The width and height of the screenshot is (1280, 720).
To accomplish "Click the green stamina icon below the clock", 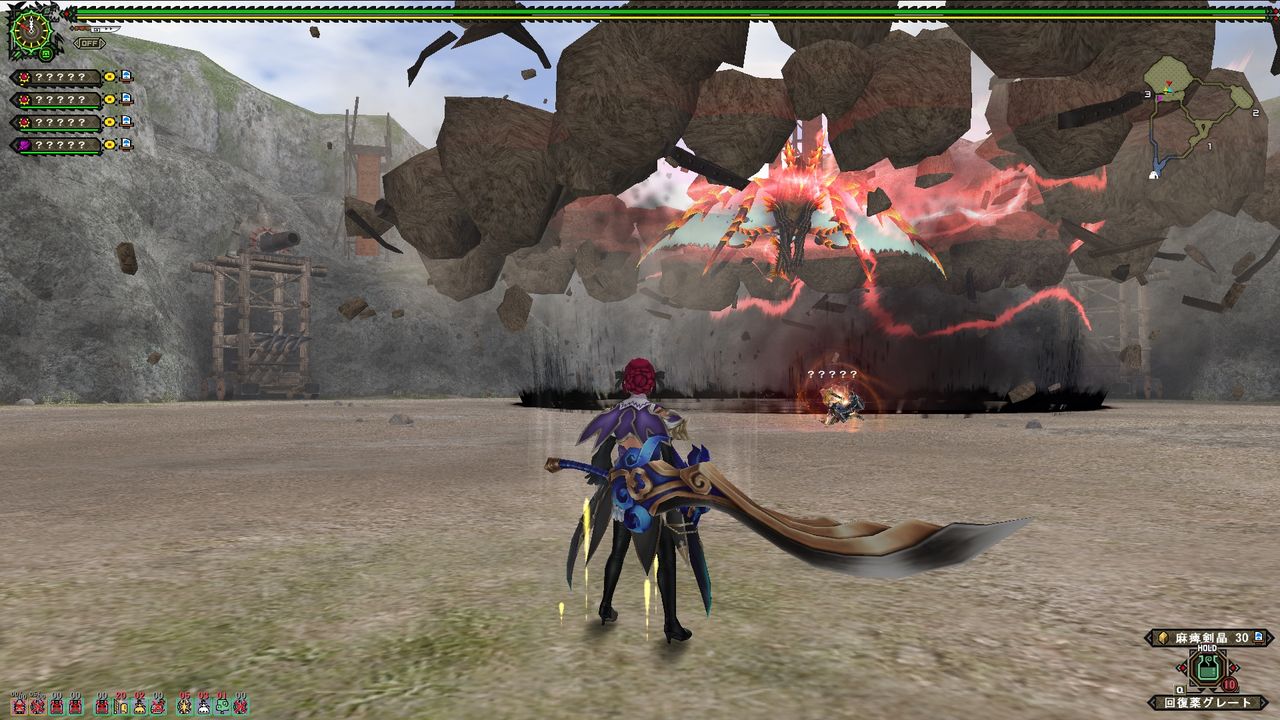I will pos(46,54).
